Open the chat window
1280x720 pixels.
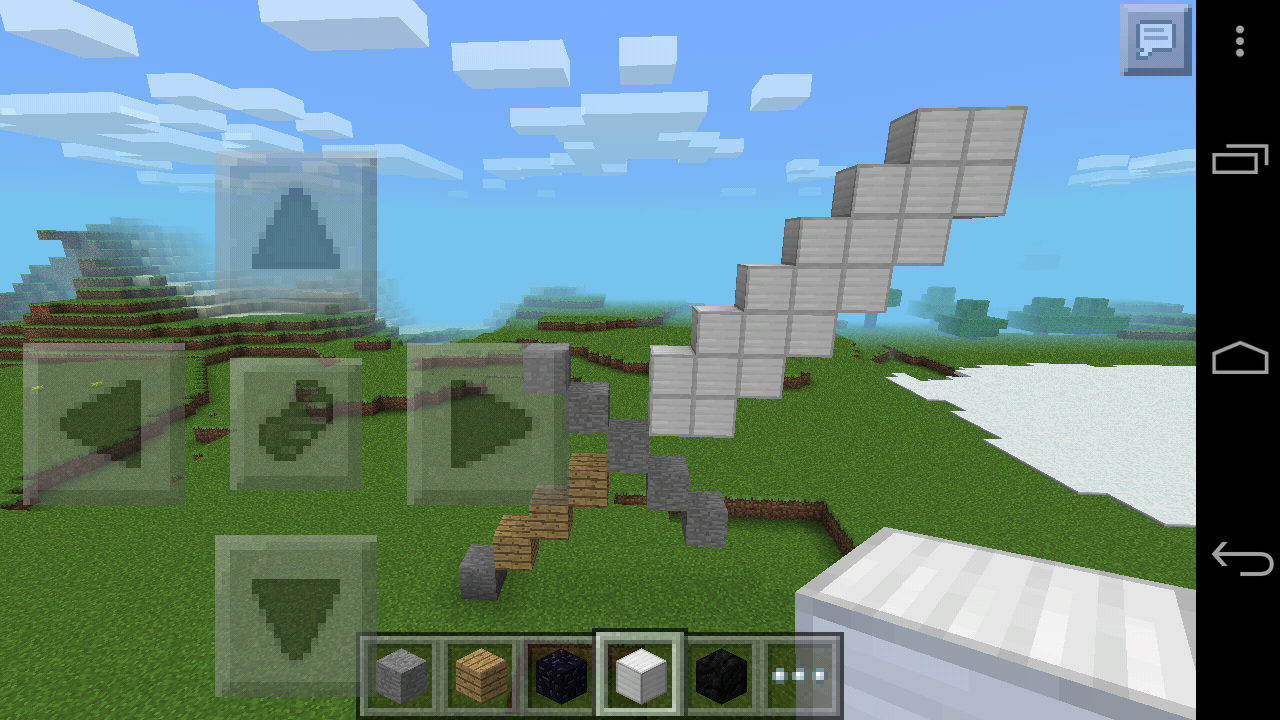pos(1155,41)
